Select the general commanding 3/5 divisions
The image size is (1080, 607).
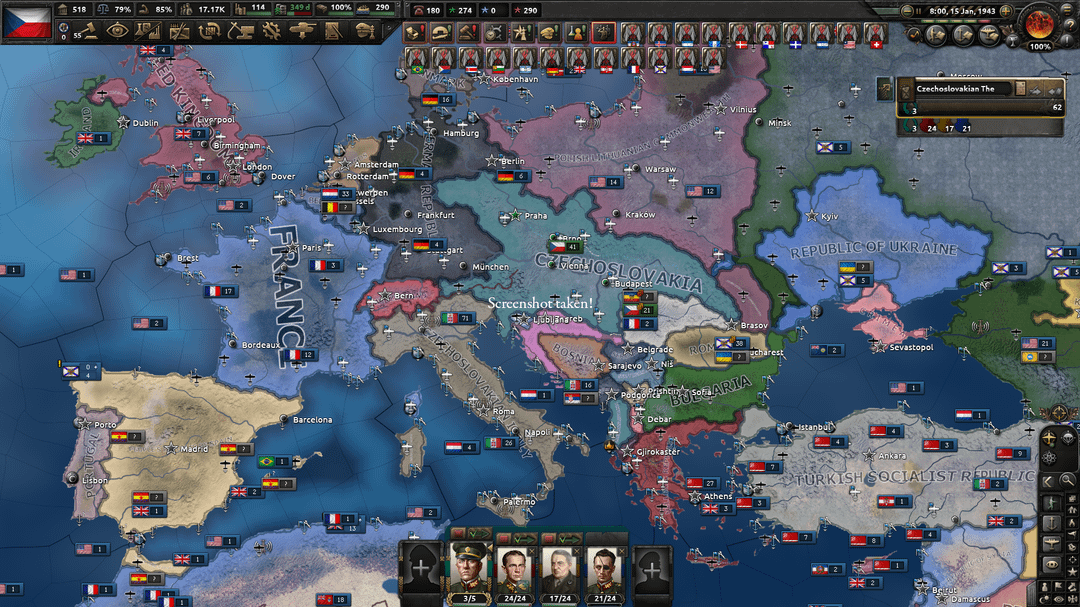point(470,567)
